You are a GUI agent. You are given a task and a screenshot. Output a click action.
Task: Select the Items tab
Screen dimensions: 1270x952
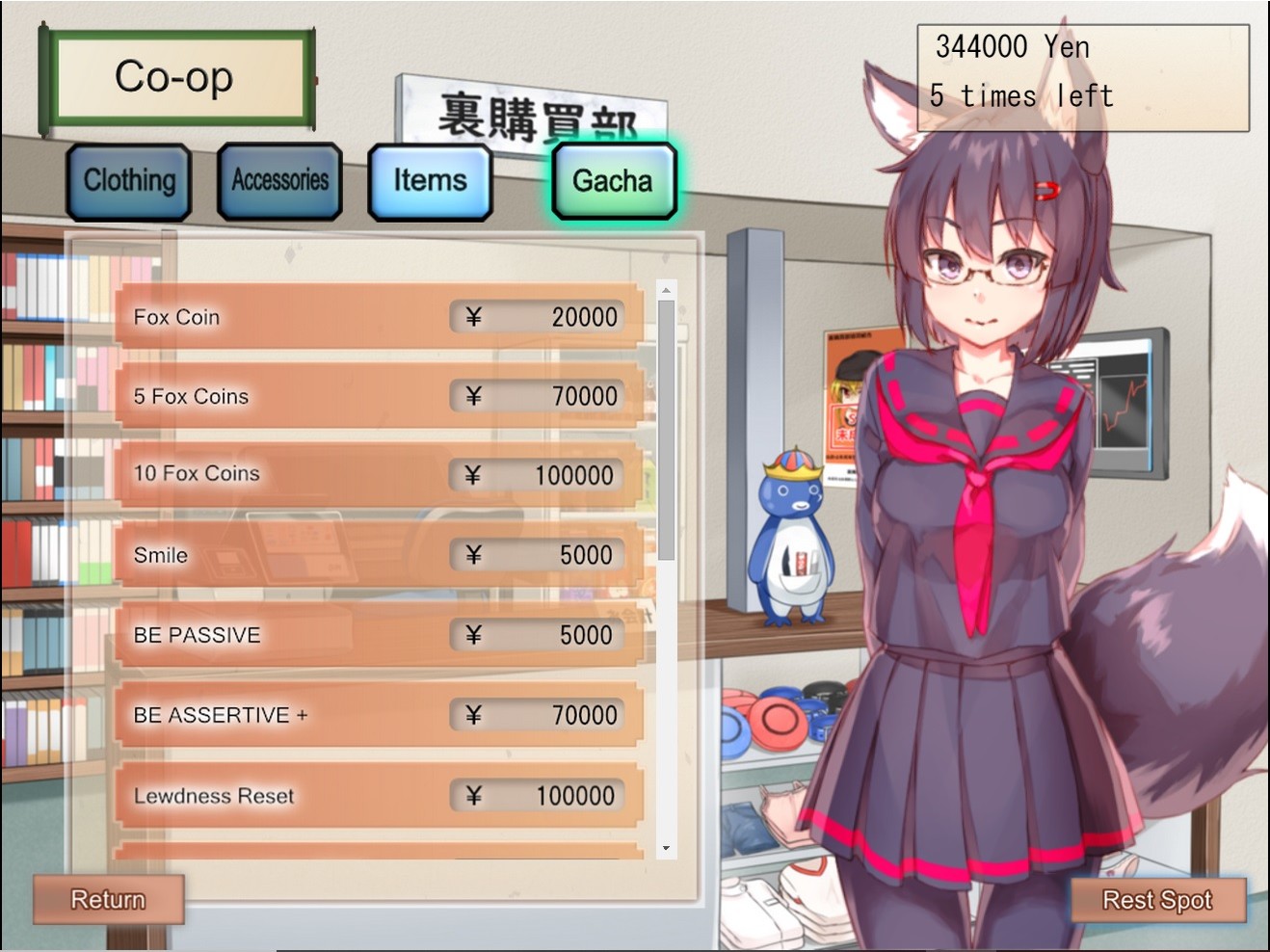[431, 180]
